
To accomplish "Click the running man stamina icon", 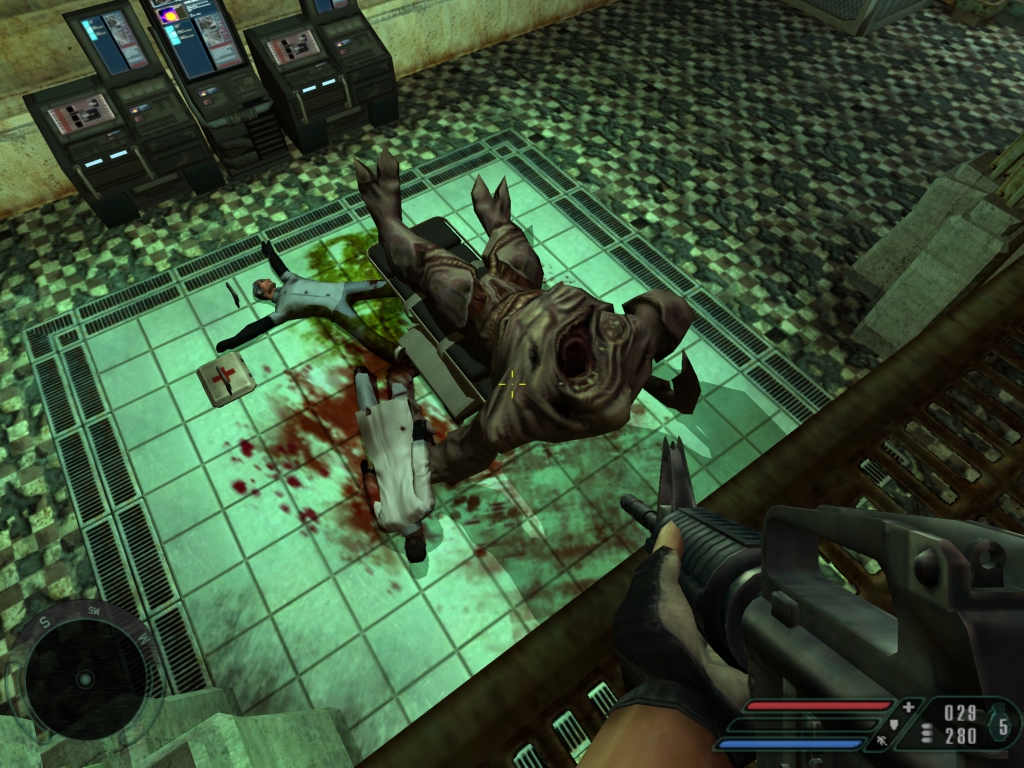I will tap(880, 742).
